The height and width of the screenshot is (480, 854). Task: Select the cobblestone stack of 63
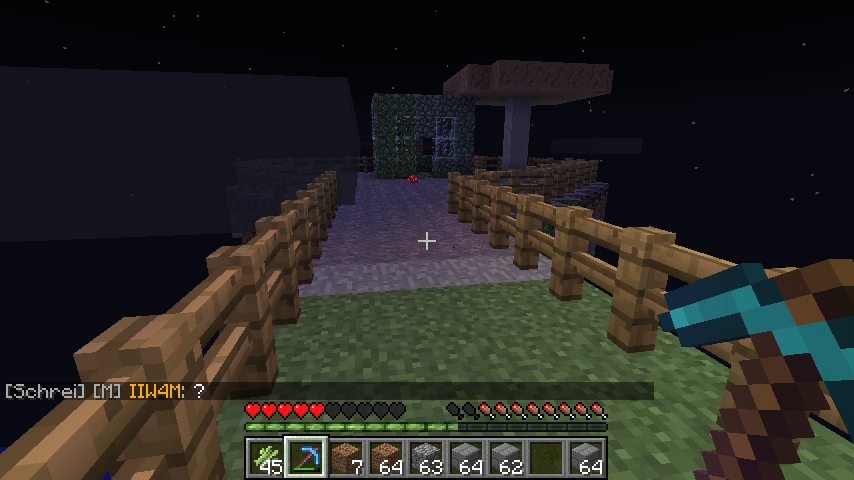(426, 459)
